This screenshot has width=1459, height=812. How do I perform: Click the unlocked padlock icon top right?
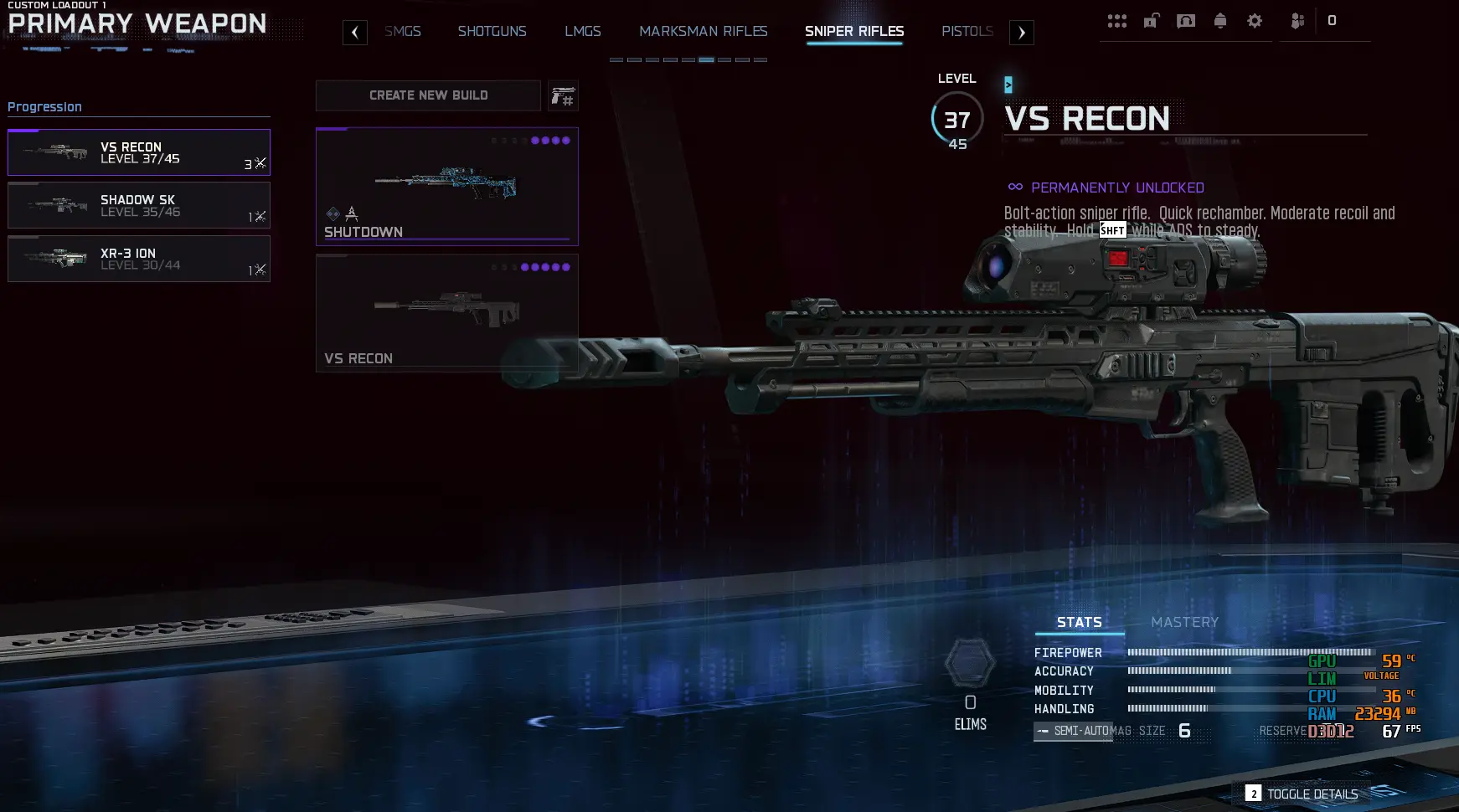(x=1152, y=20)
